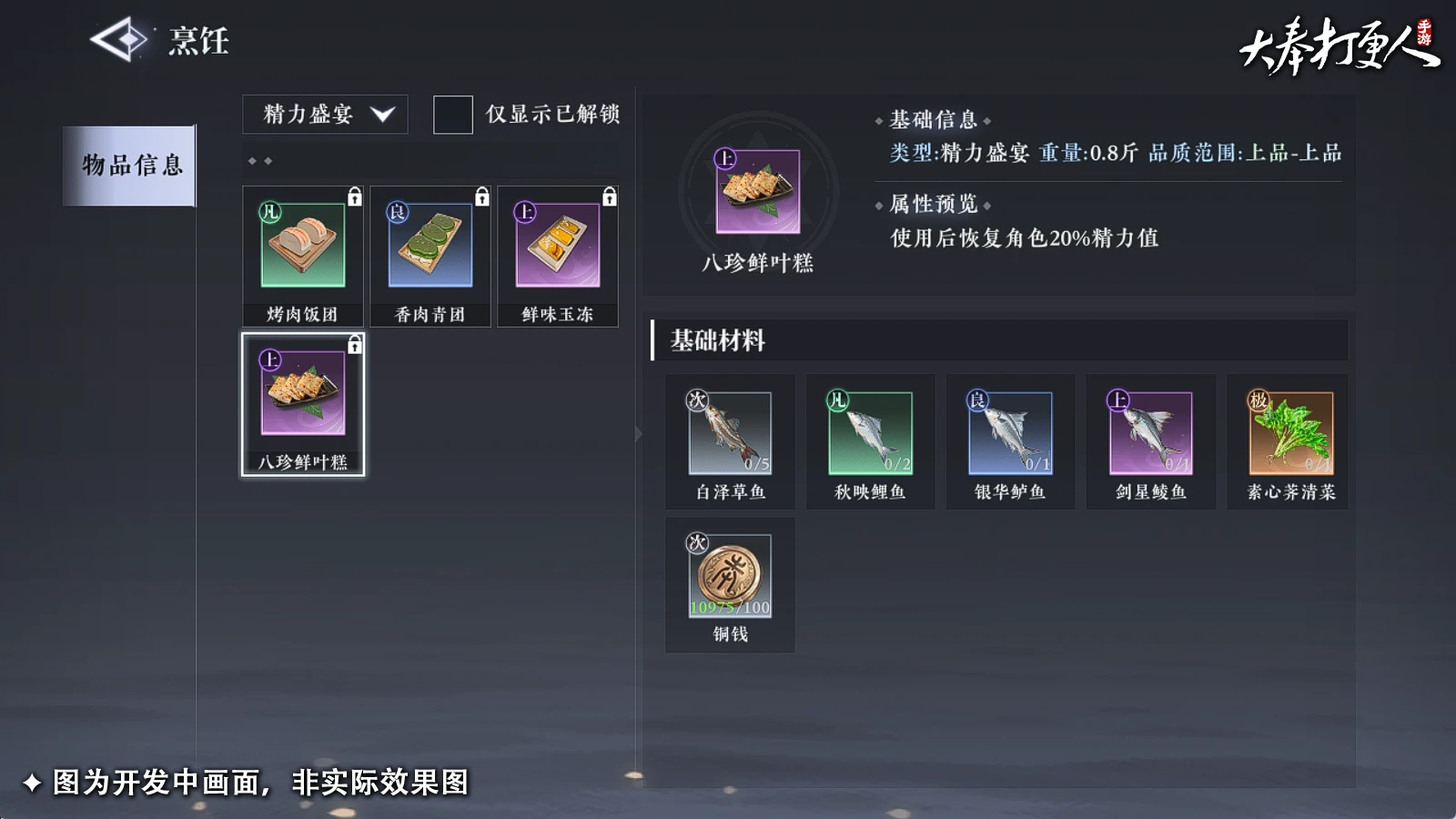Click the dropdown arrow beside 精力盛宴
The width and height of the screenshot is (1456, 819).
click(386, 115)
